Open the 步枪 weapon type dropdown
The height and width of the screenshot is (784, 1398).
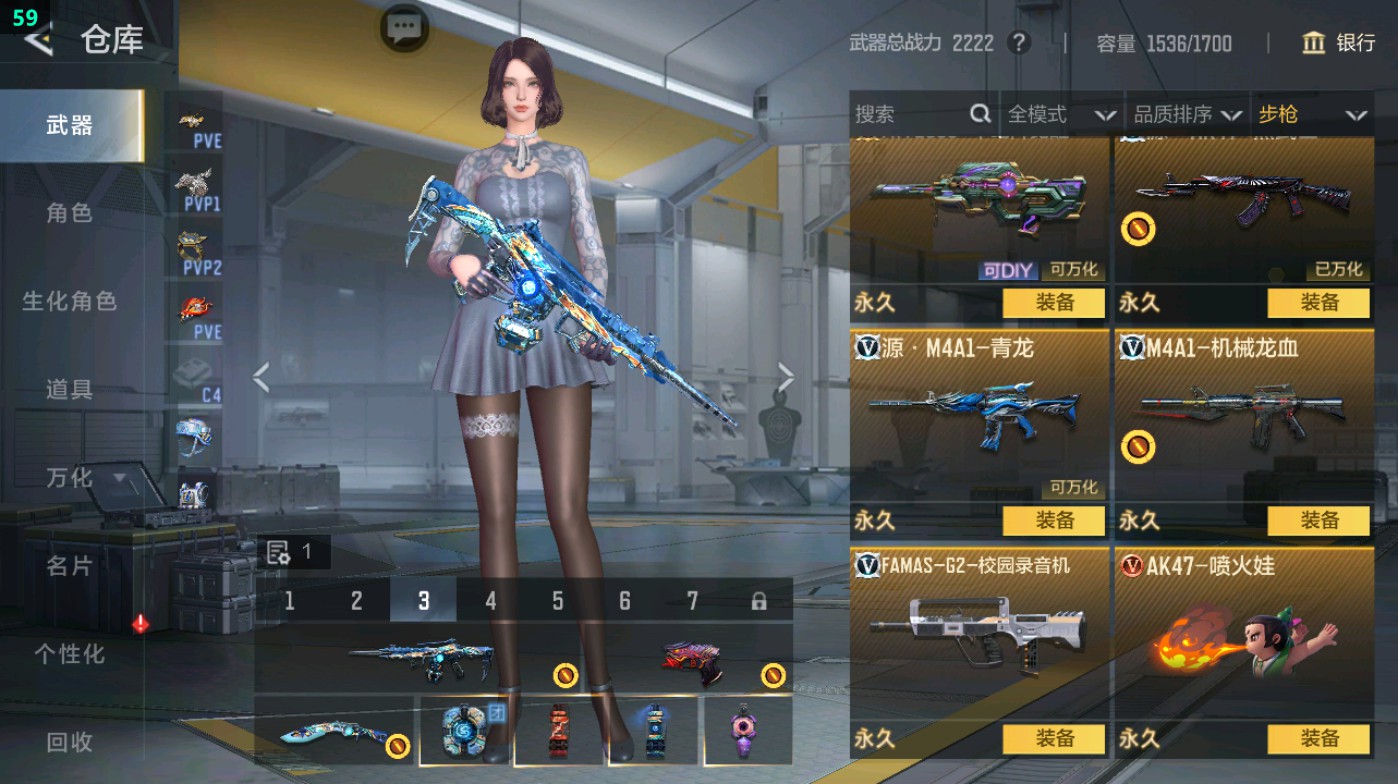click(1311, 115)
